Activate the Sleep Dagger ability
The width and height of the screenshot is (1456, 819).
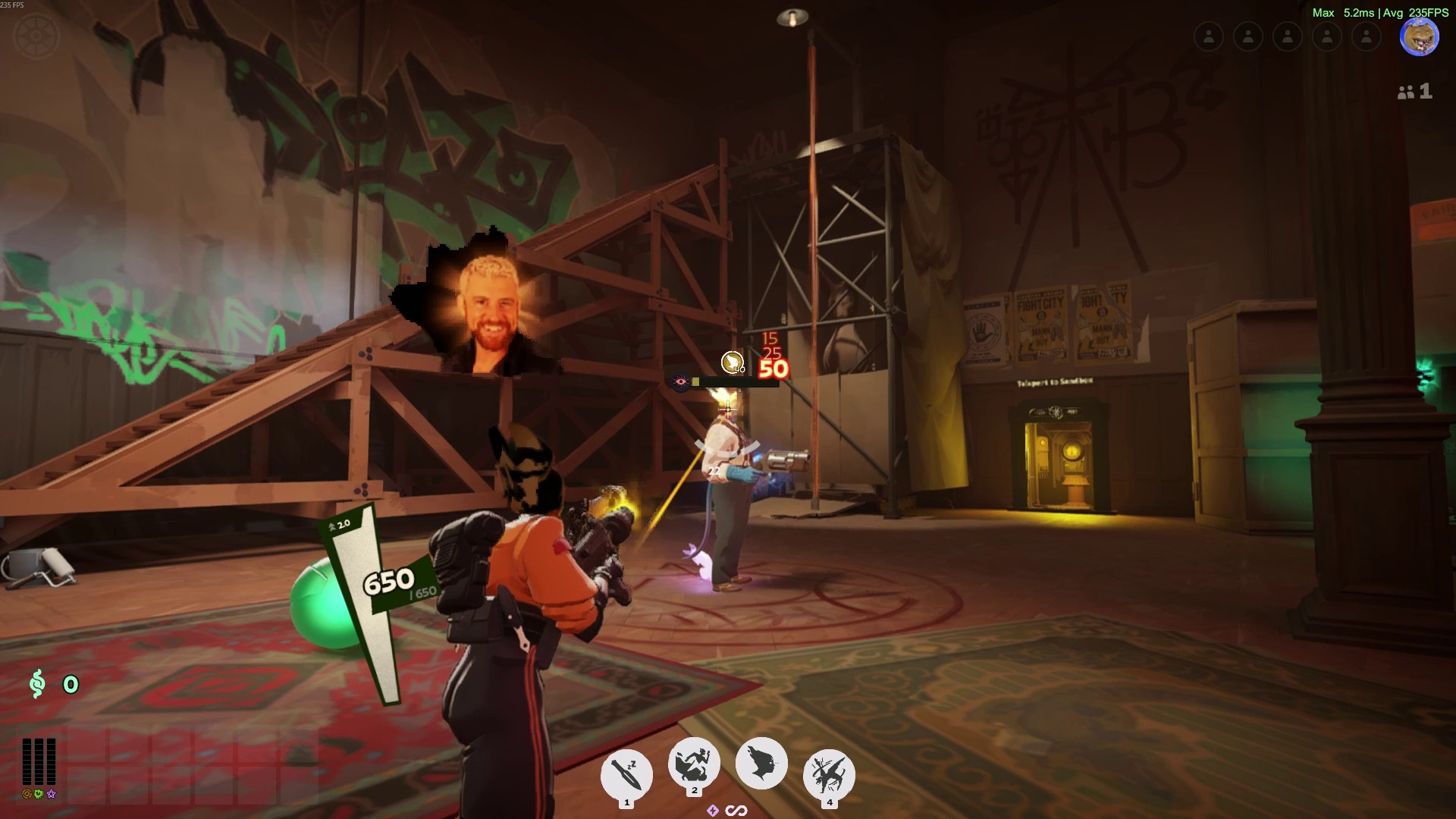pyautogui.click(x=626, y=773)
